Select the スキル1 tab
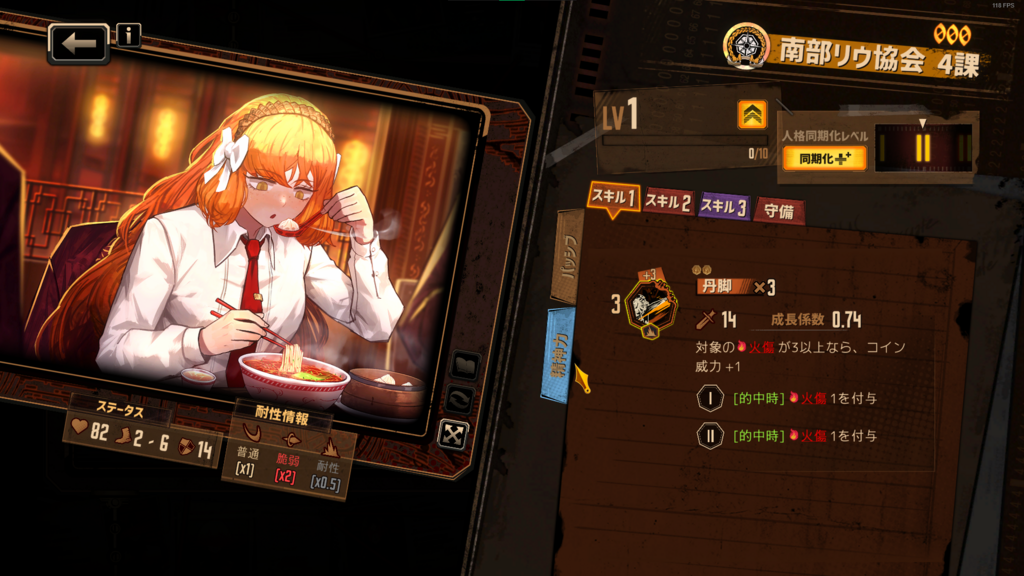 (612, 198)
